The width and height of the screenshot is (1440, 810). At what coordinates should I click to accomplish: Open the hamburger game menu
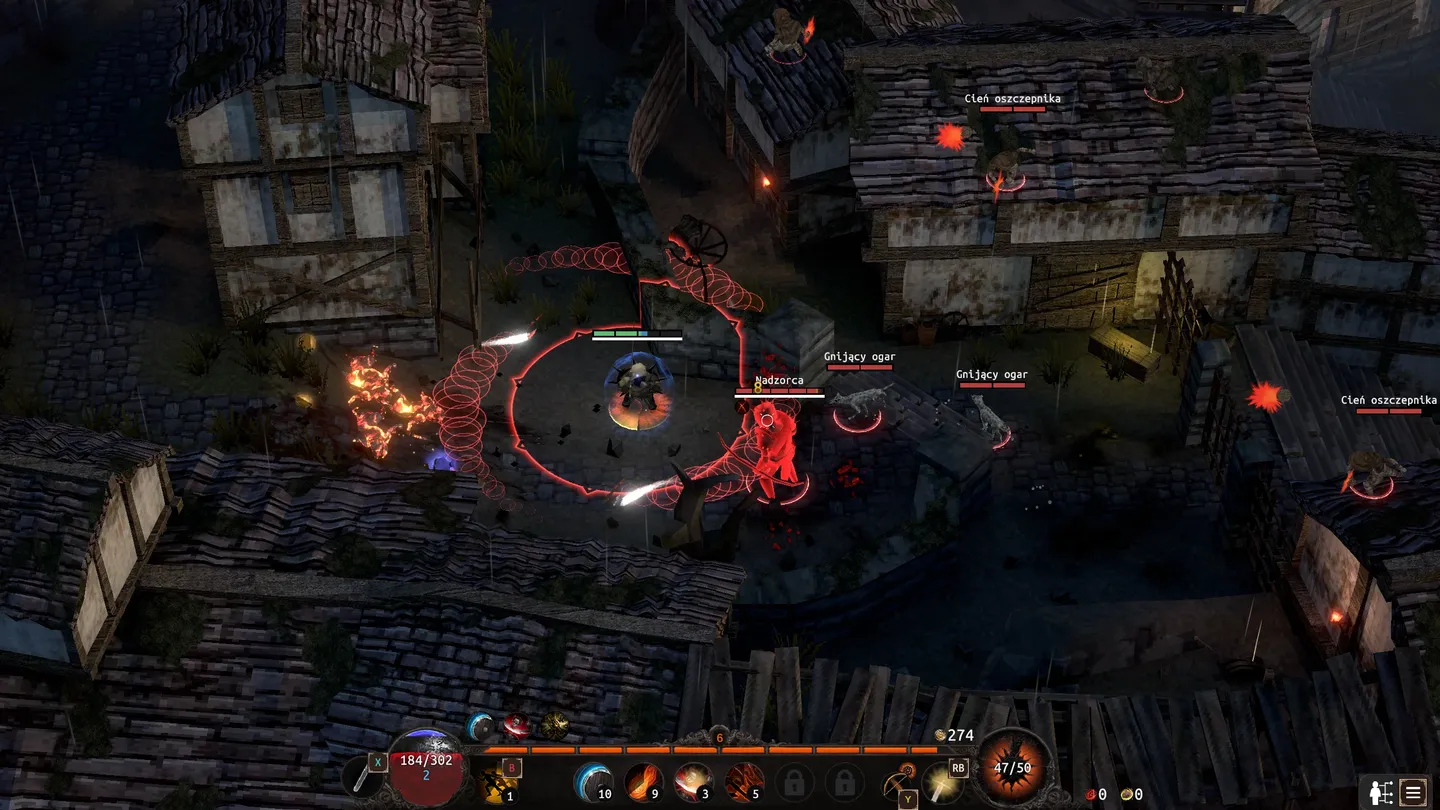point(1412,792)
